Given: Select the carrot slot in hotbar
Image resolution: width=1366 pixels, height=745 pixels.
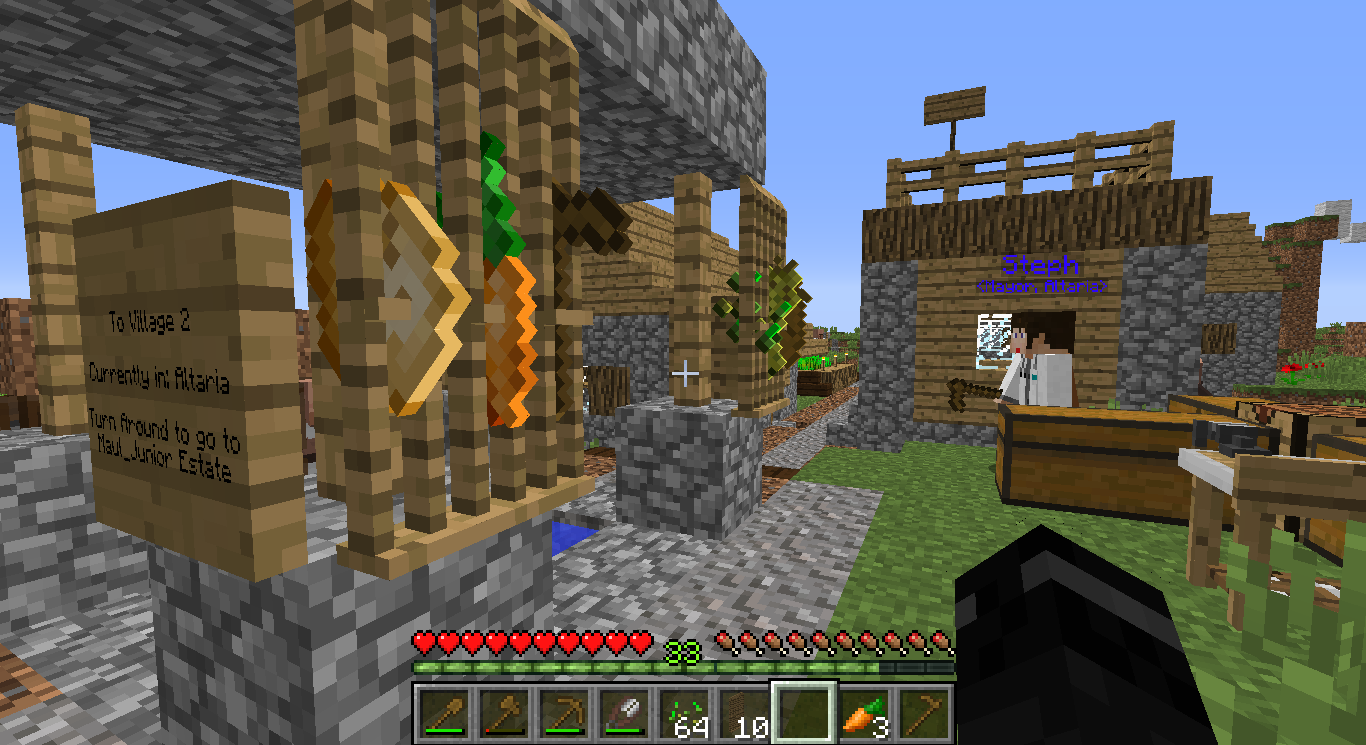Looking at the screenshot, I should point(863,713).
